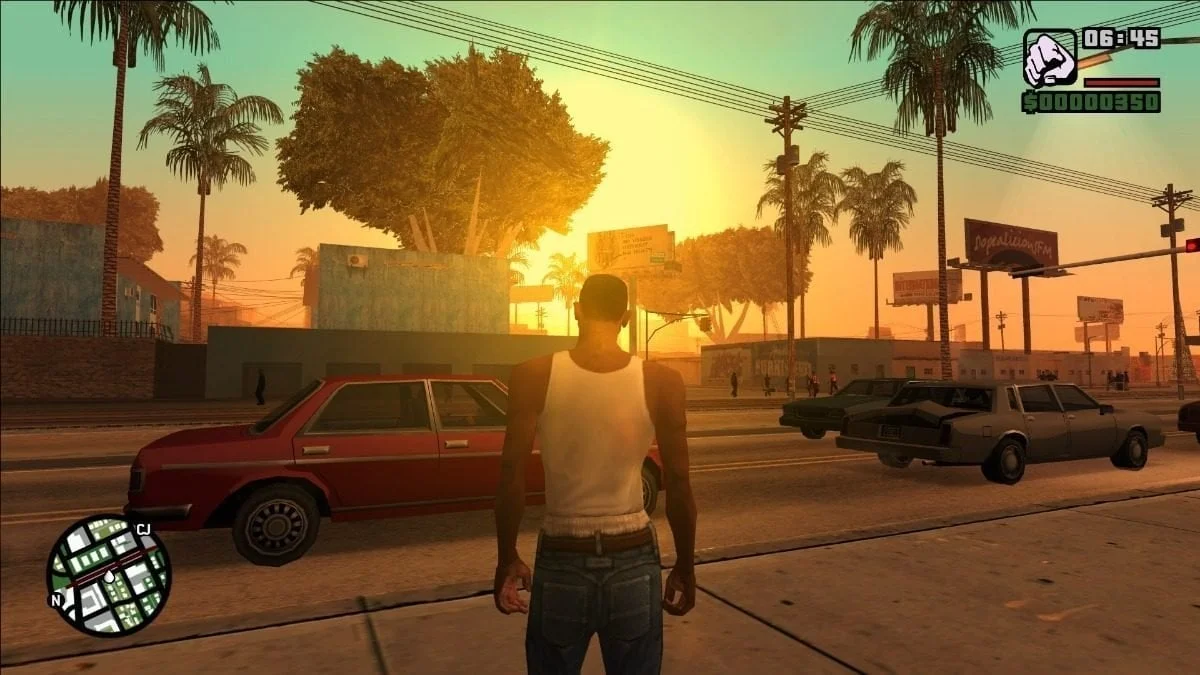Select the CJ marker on the radar
The height and width of the screenshot is (675, 1200).
point(142,529)
